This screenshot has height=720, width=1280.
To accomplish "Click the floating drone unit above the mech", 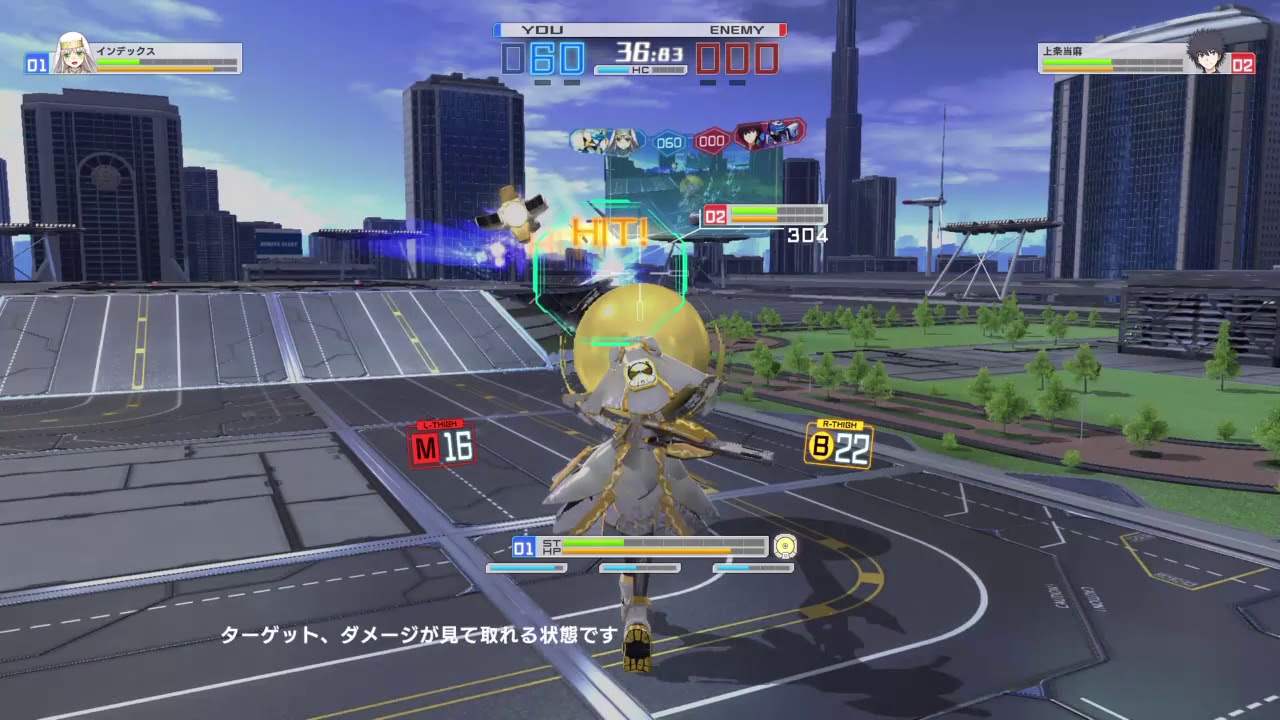I will coord(516,213).
